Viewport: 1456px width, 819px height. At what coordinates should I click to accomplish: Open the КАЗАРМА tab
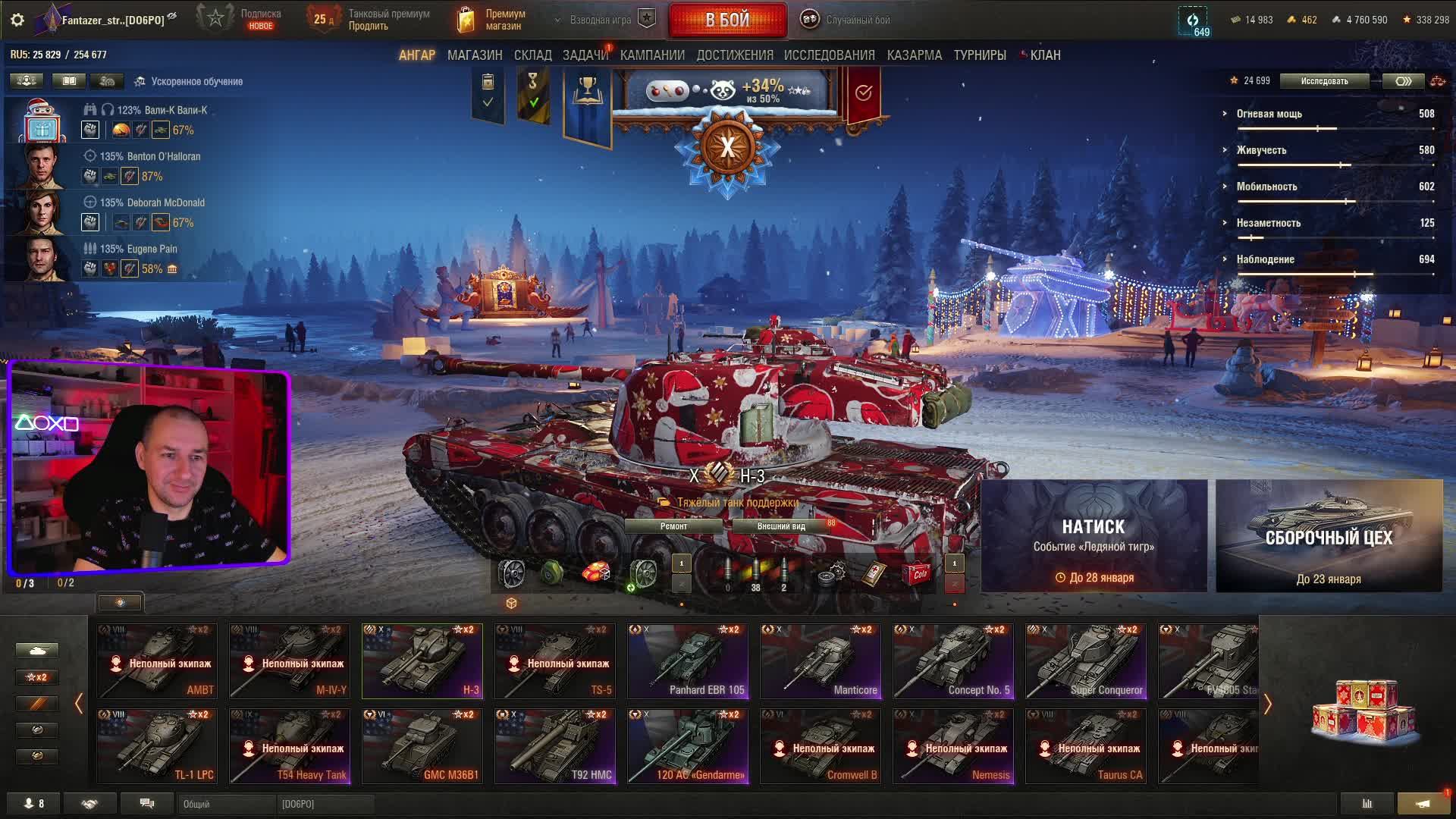point(914,55)
